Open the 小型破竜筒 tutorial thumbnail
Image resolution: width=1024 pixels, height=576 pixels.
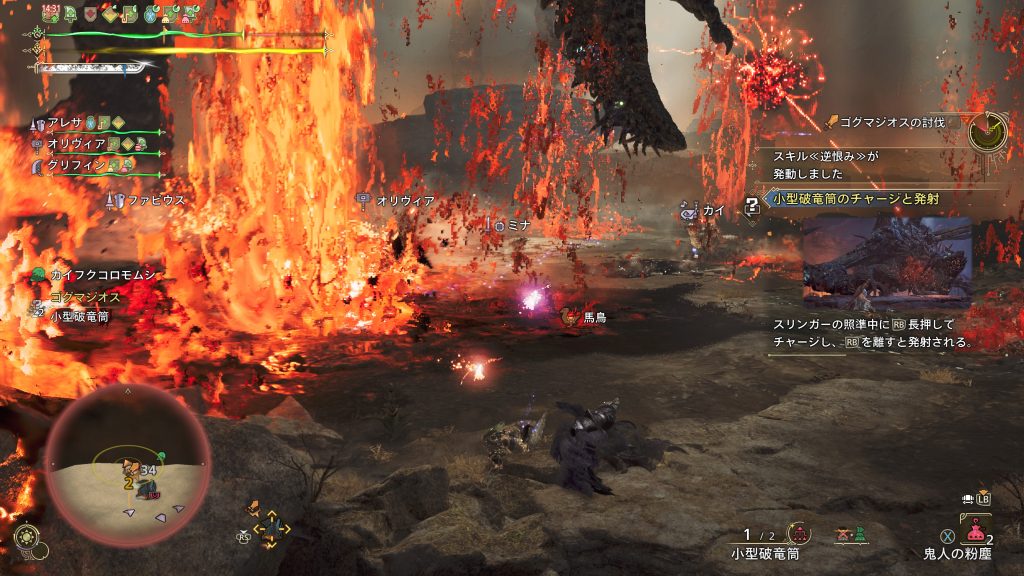click(x=887, y=262)
